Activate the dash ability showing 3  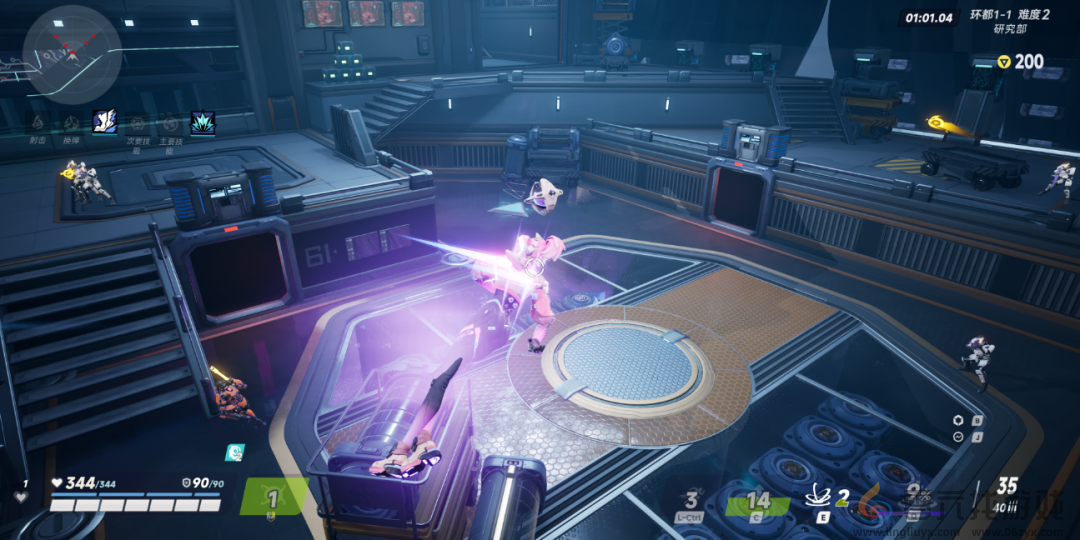tap(691, 500)
